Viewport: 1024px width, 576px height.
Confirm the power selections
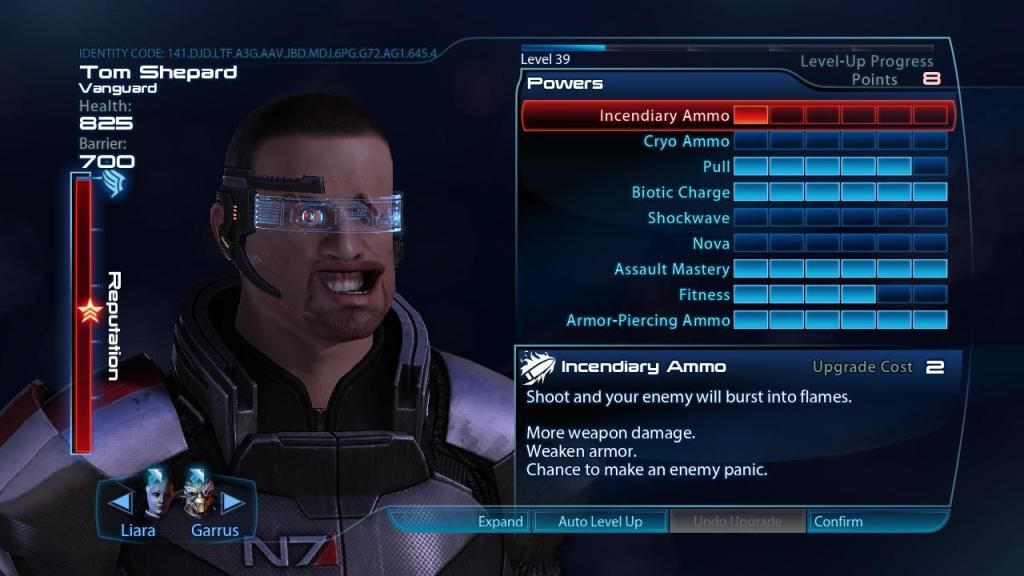pyautogui.click(x=838, y=521)
